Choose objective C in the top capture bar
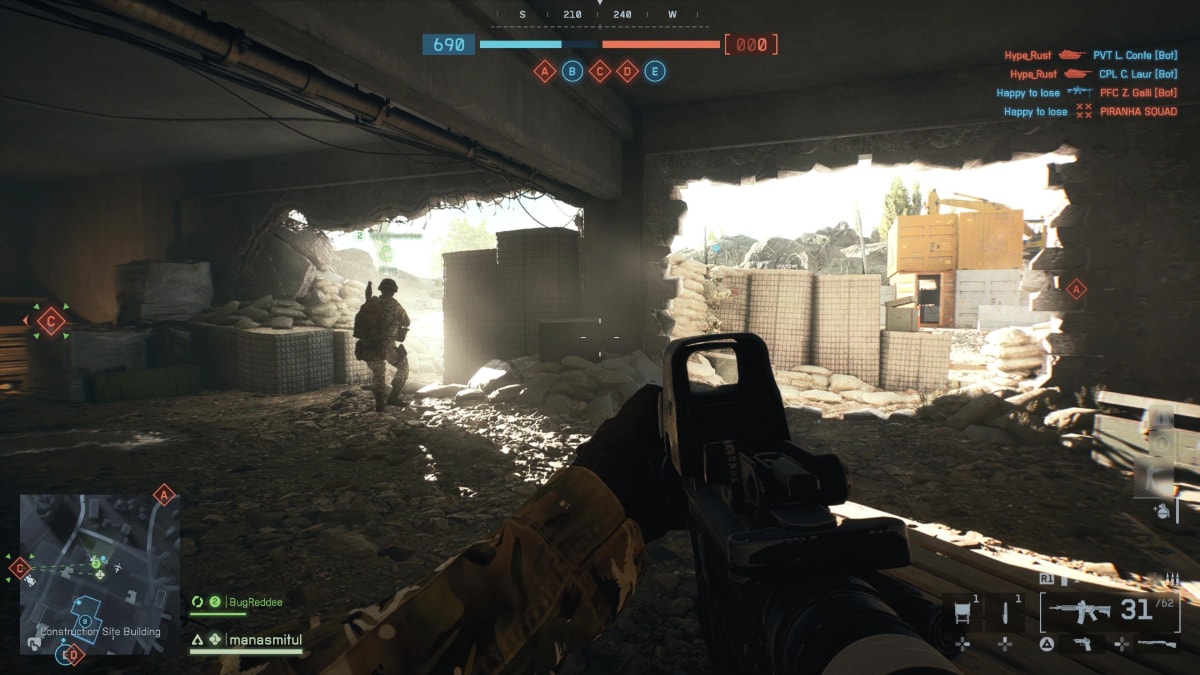The height and width of the screenshot is (675, 1200). (600, 71)
